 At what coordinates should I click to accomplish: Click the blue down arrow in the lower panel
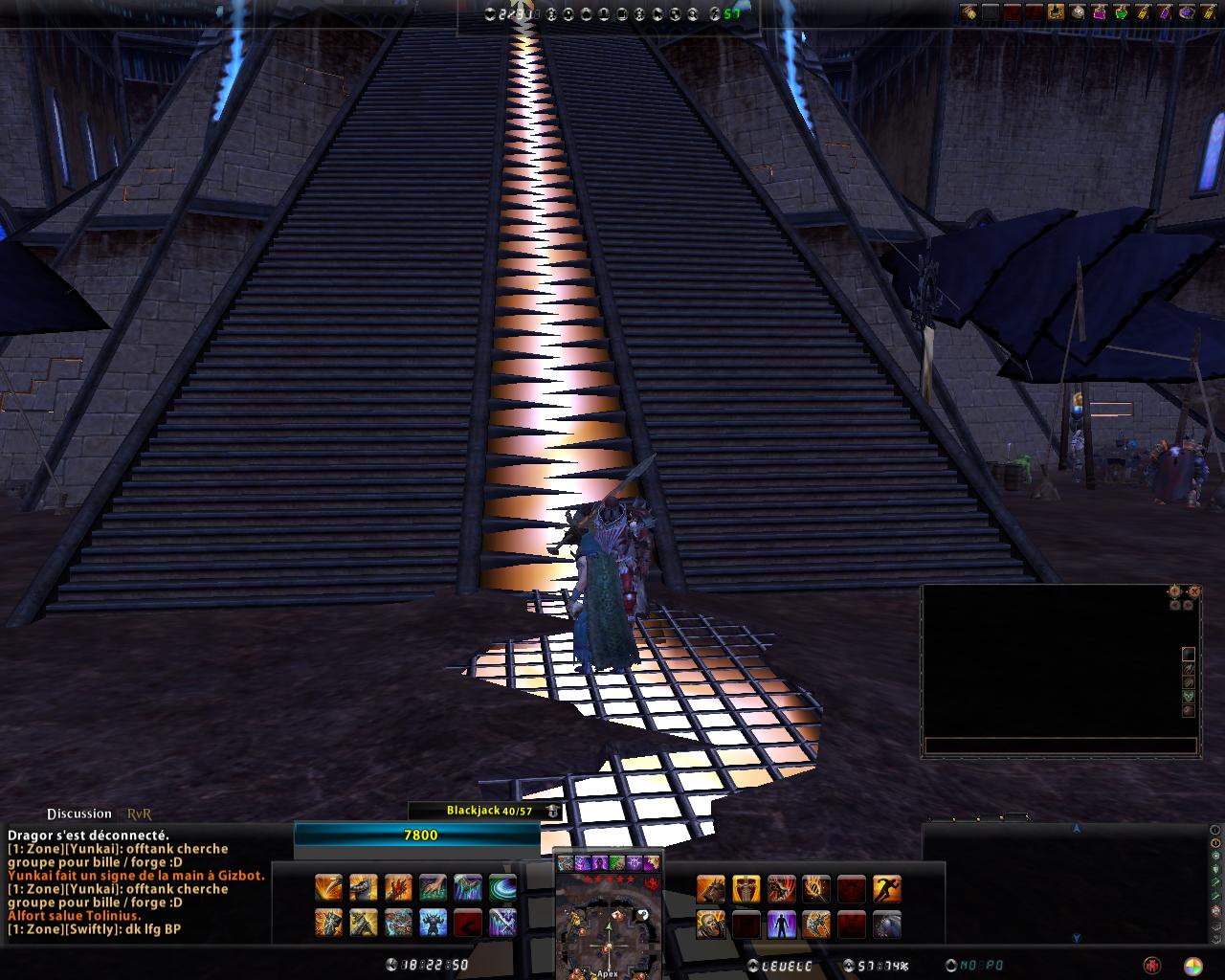[x=1076, y=938]
